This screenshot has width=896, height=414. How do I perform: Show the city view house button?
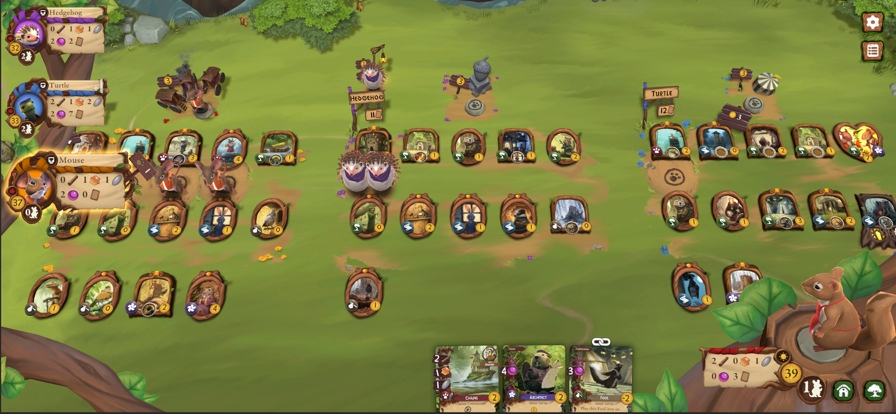(x=843, y=391)
